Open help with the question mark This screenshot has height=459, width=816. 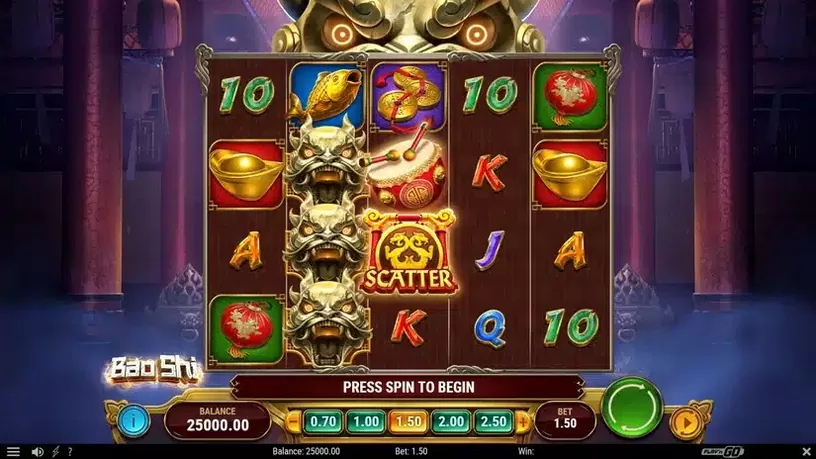point(69,452)
